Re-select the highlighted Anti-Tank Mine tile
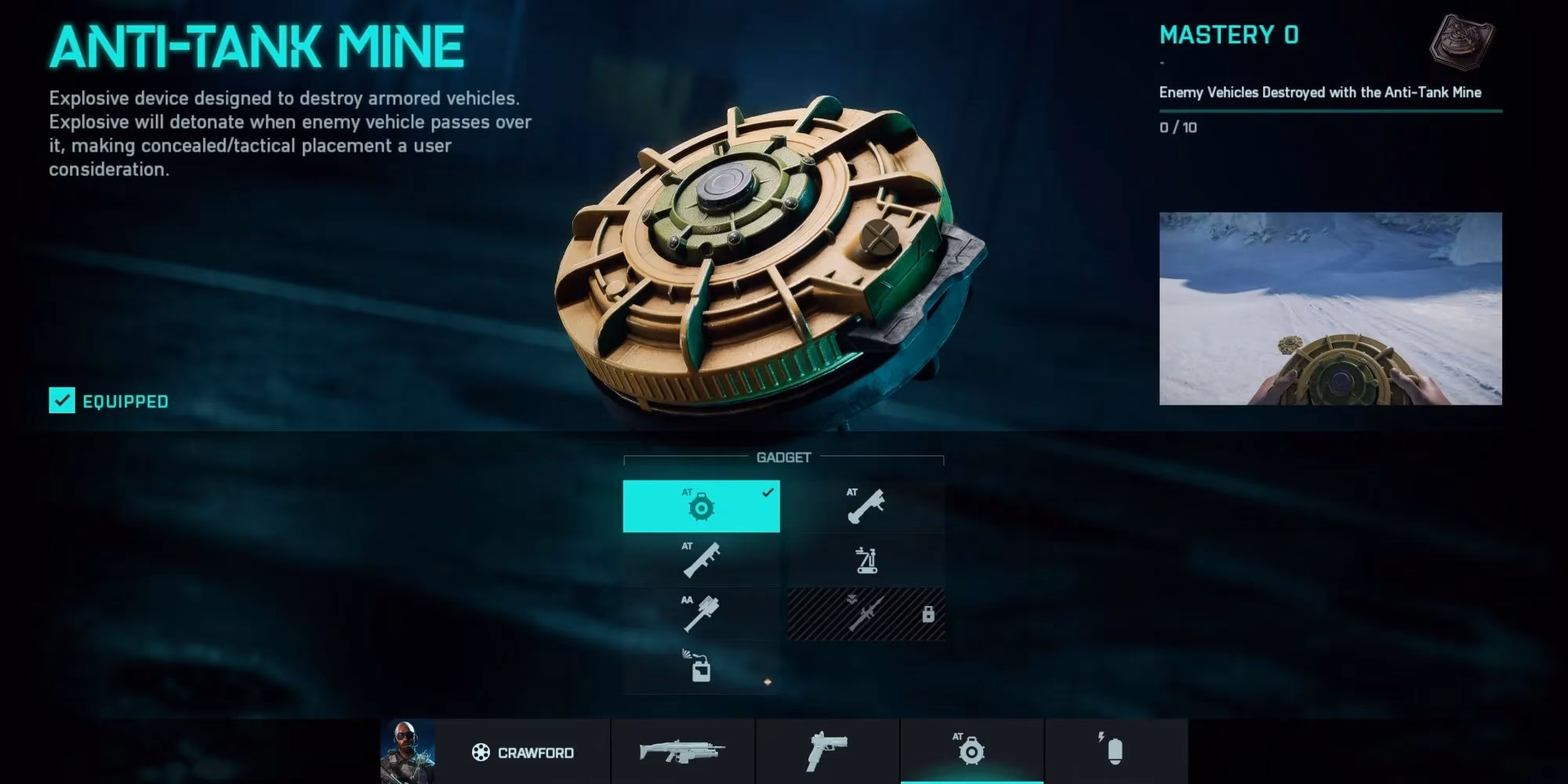The image size is (1568, 784). [702, 506]
